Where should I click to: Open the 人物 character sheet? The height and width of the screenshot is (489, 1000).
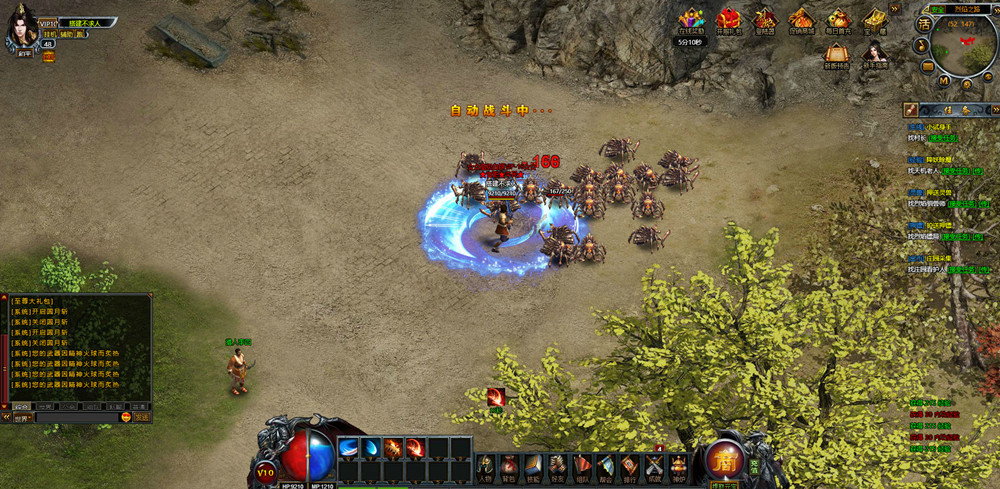pos(485,465)
